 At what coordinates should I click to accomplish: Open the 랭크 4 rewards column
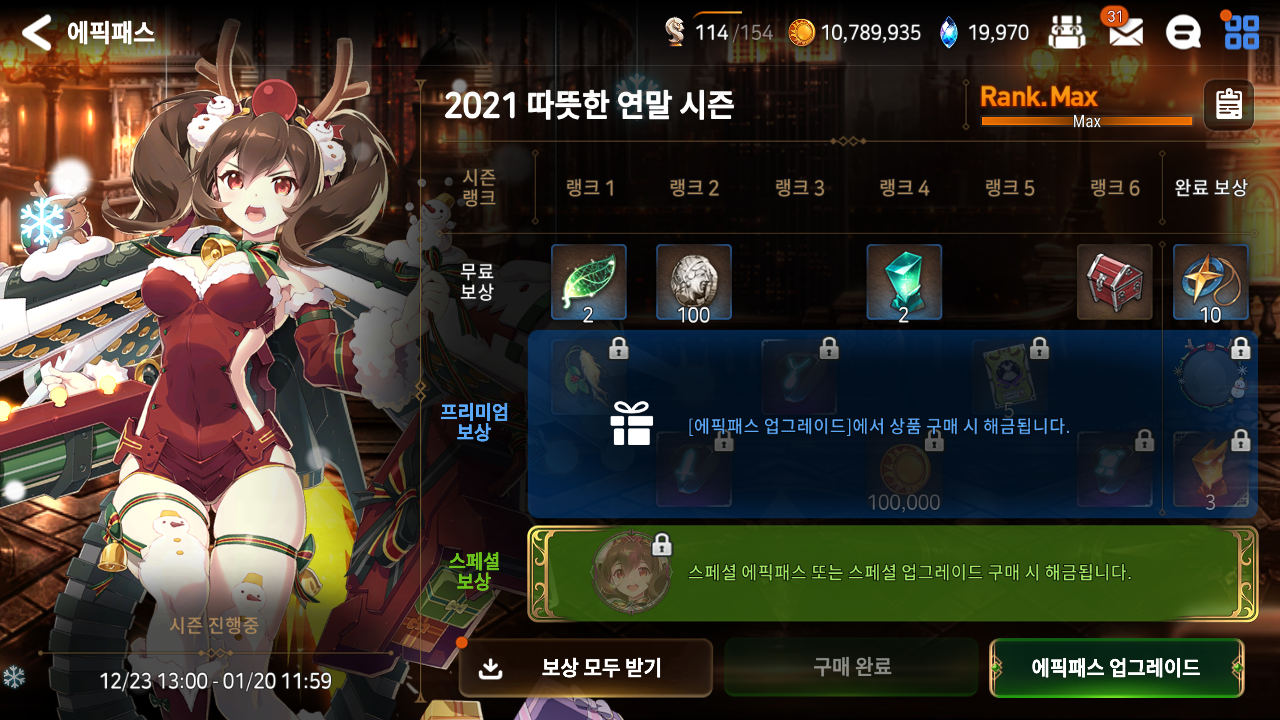(x=903, y=187)
